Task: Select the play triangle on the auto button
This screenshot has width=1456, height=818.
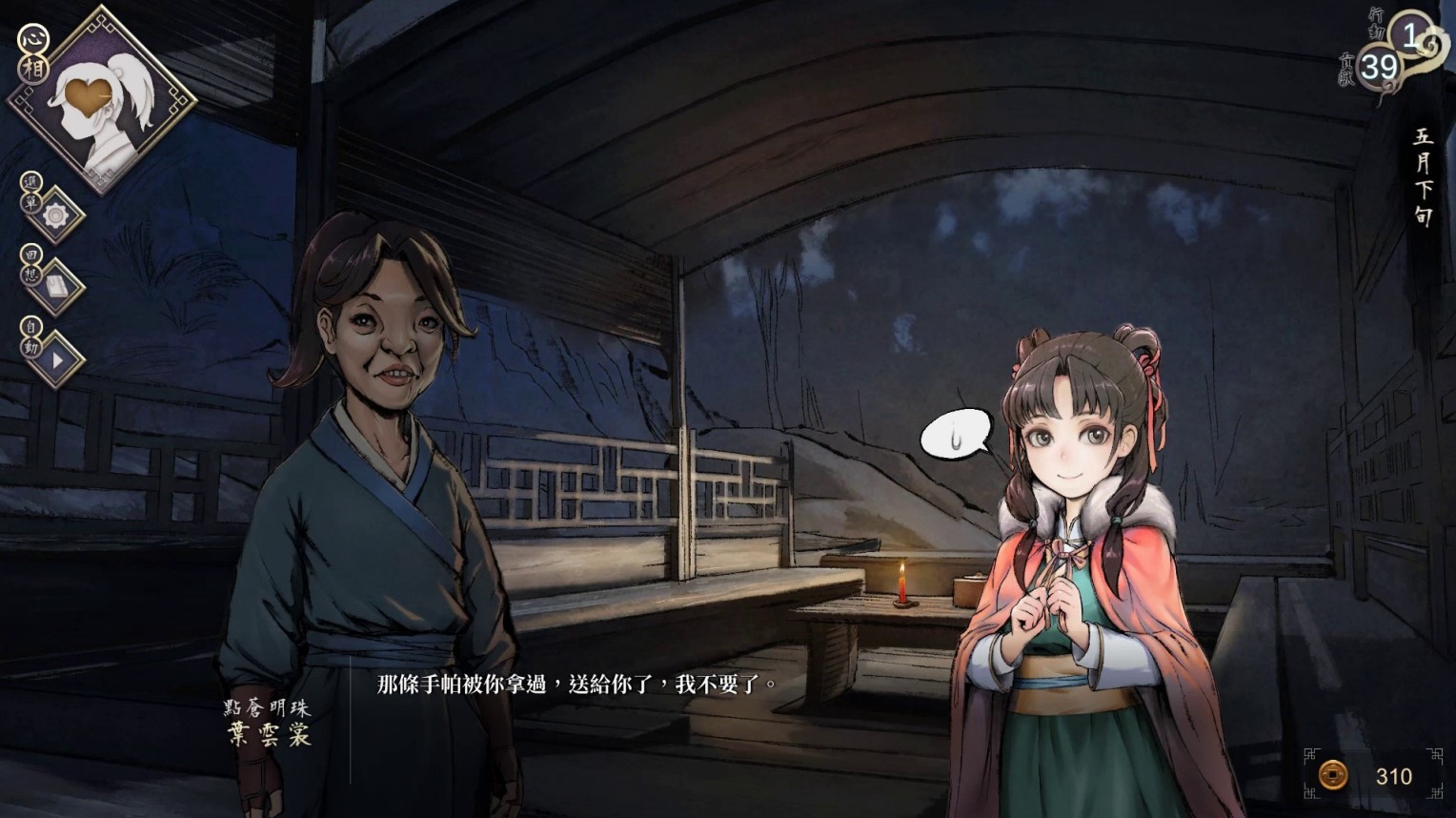Action: point(59,360)
